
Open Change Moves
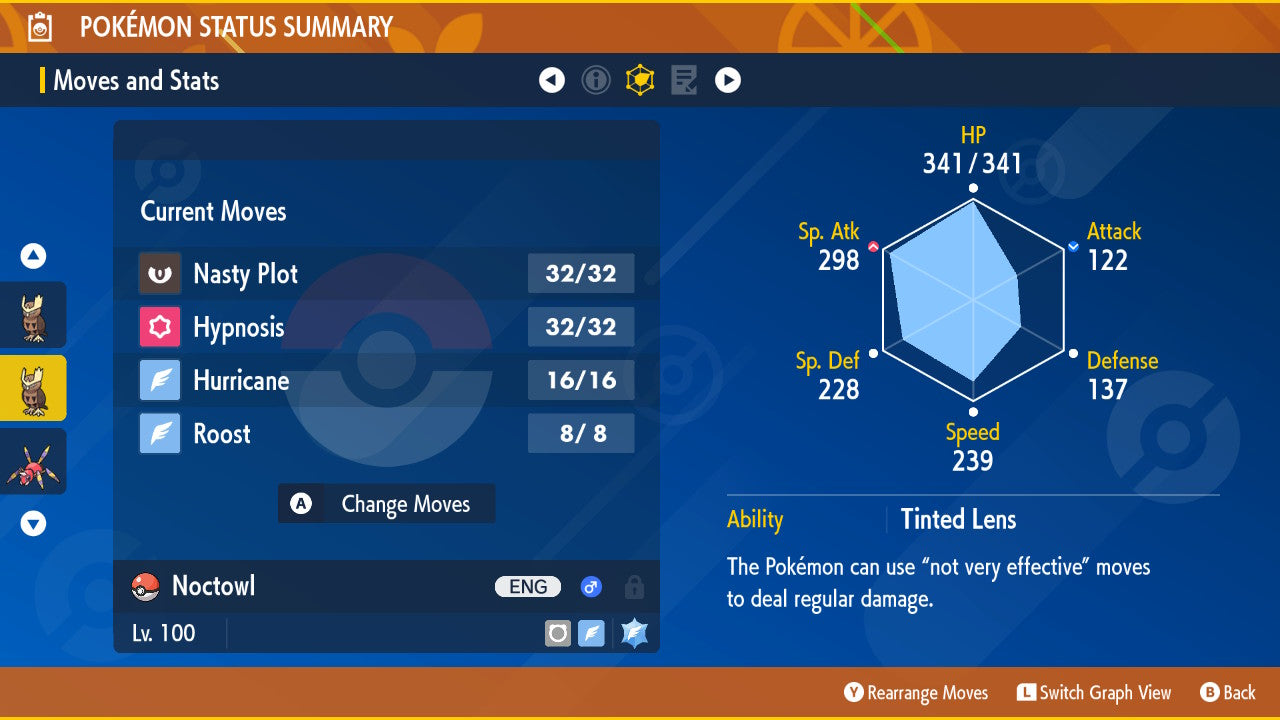[386, 504]
